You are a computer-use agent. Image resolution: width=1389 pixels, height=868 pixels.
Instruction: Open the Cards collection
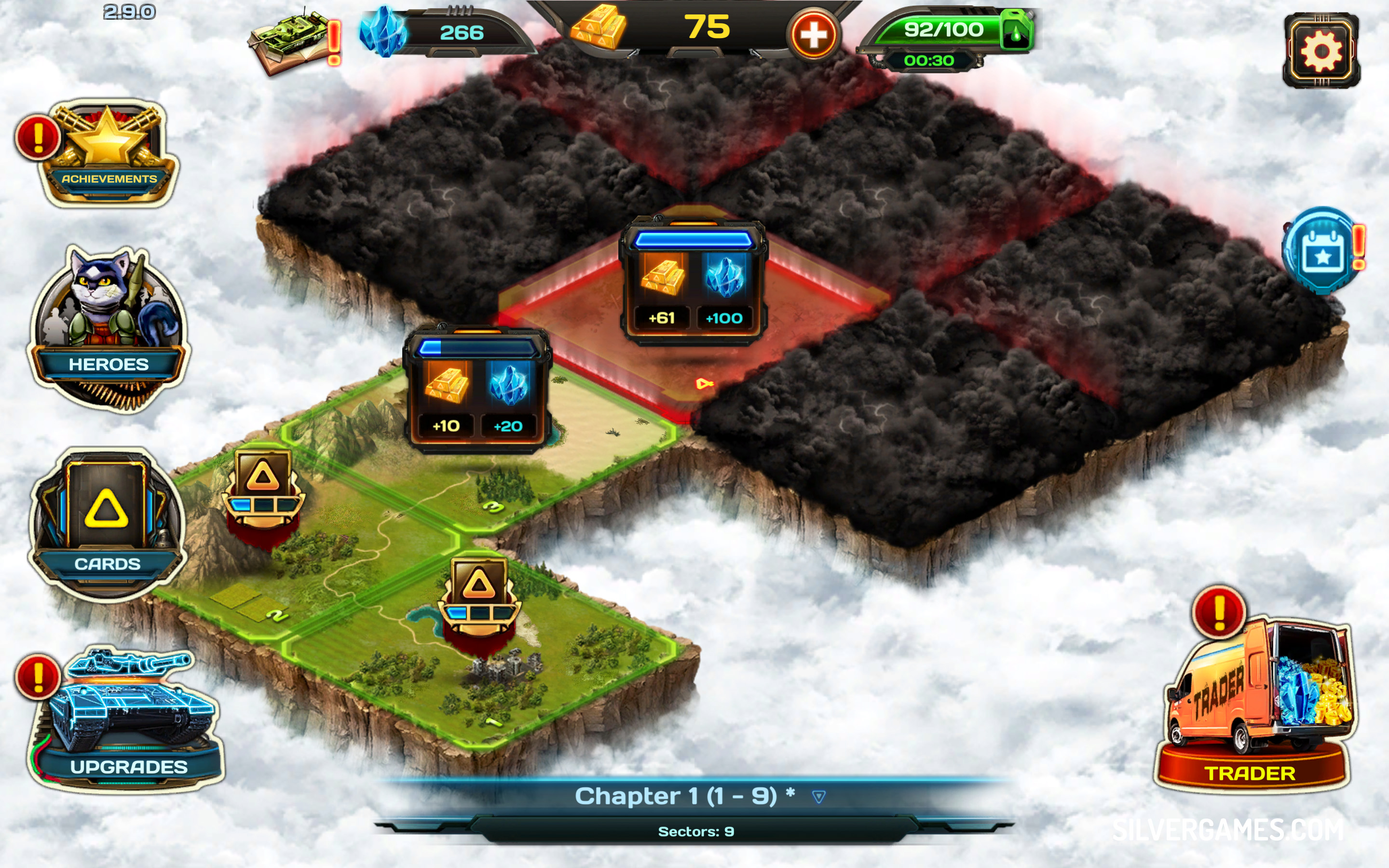[x=107, y=522]
